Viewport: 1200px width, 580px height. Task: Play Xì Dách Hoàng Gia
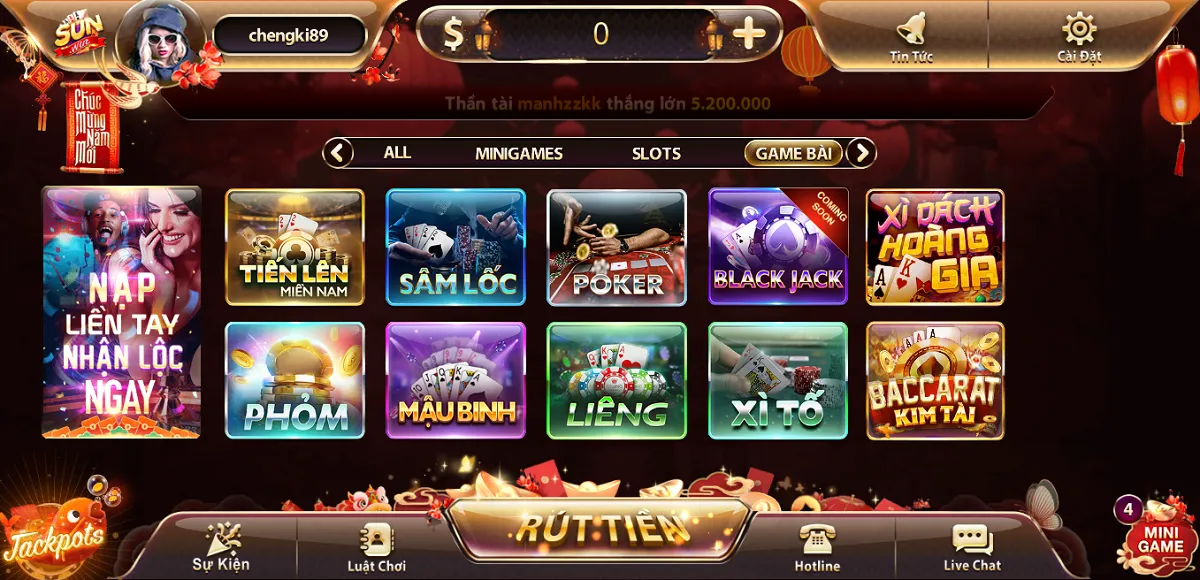(935, 247)
